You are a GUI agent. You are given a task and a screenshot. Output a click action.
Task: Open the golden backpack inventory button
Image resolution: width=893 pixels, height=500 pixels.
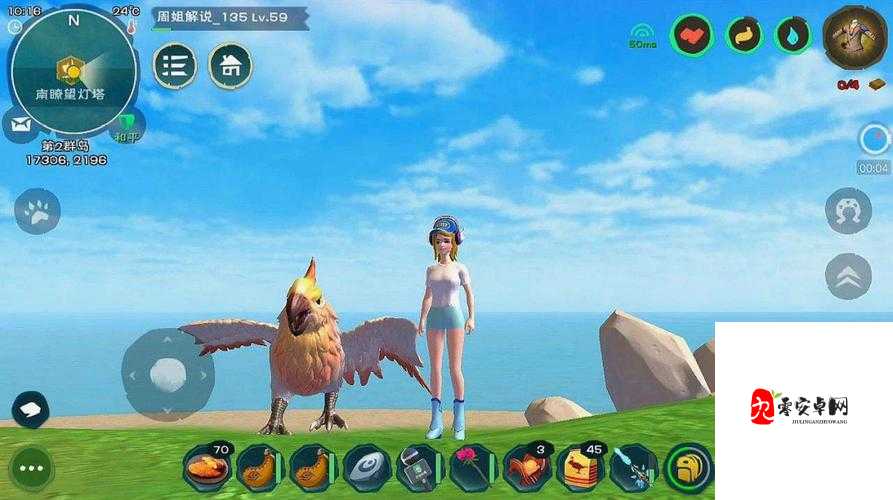[689, 467]
